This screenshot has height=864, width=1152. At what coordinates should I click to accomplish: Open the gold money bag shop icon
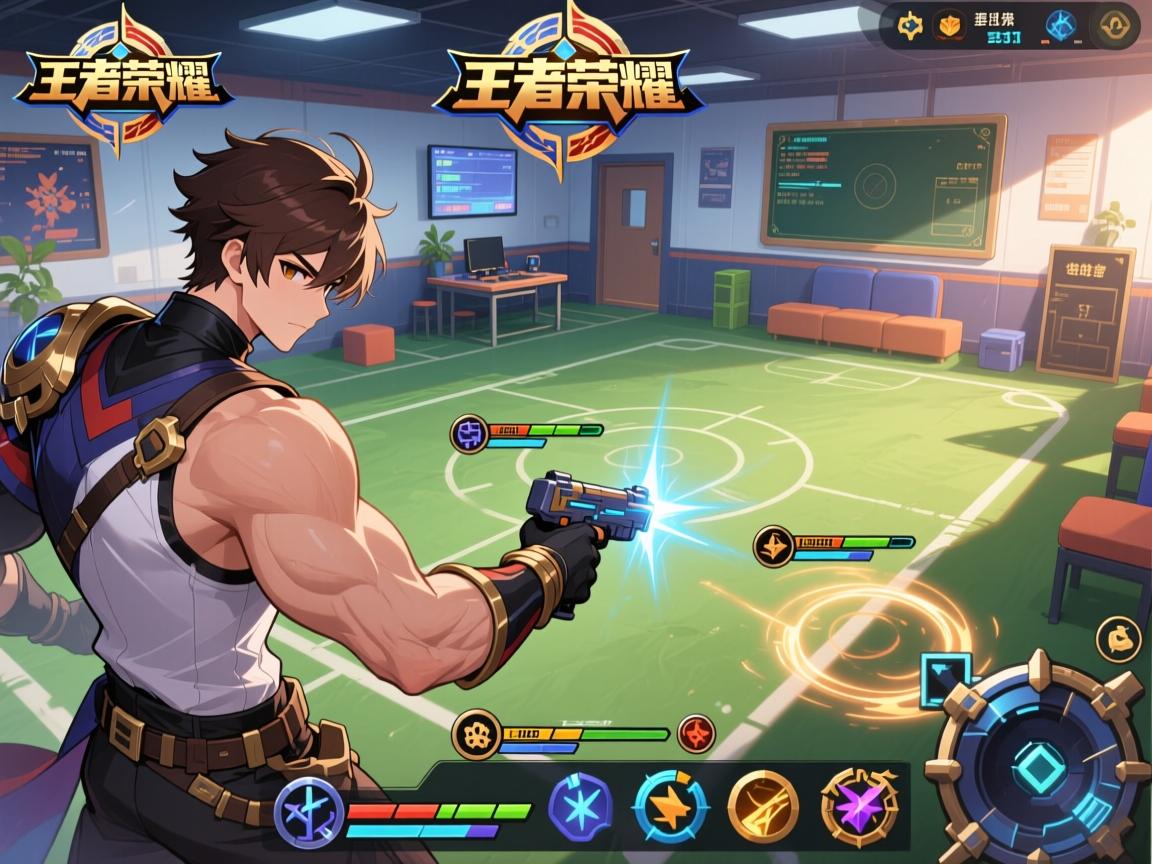click(1118, 640)
